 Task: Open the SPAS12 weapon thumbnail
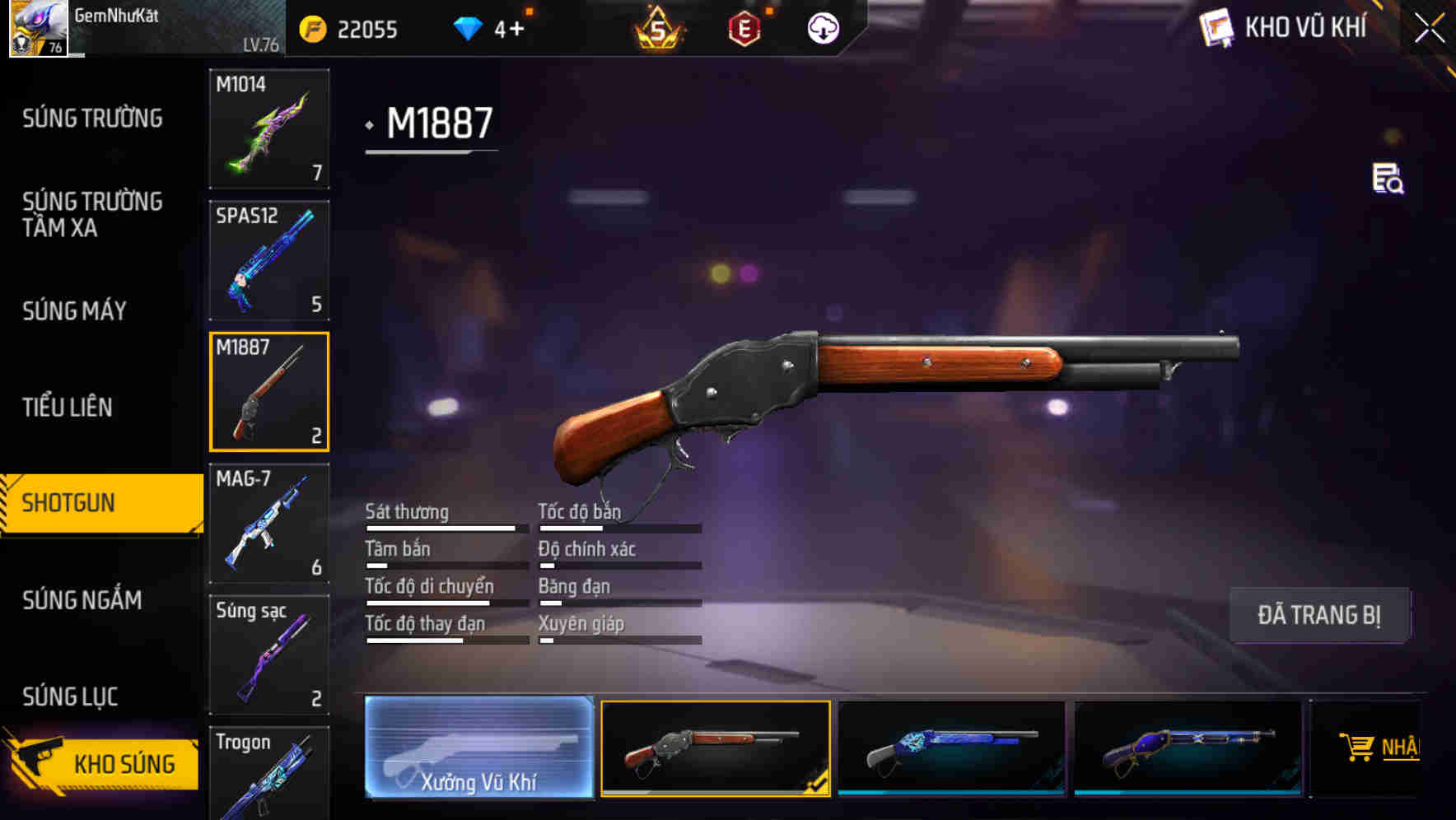[x=268, y=259]
